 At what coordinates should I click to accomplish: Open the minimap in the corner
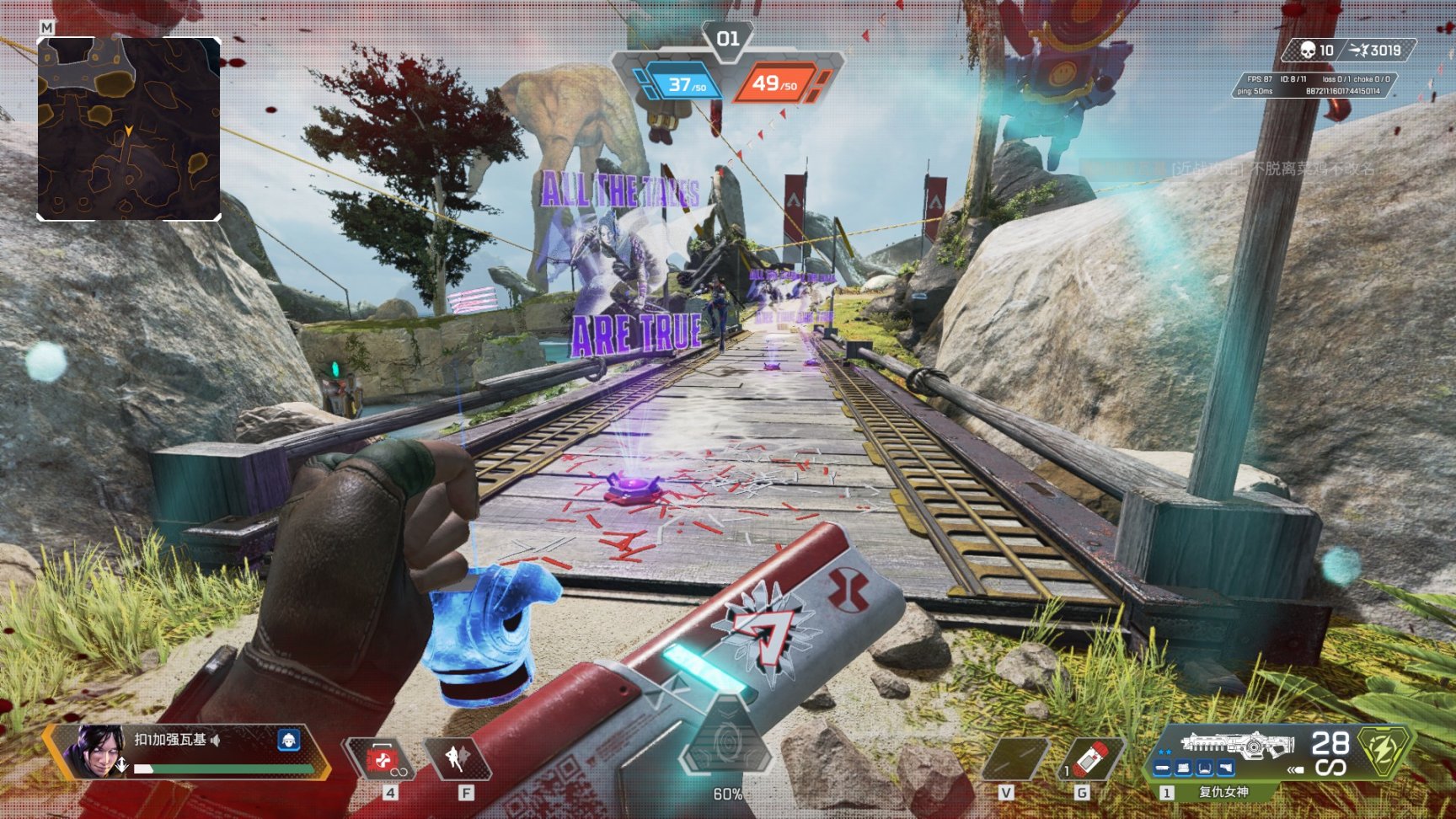pos(129,128)
